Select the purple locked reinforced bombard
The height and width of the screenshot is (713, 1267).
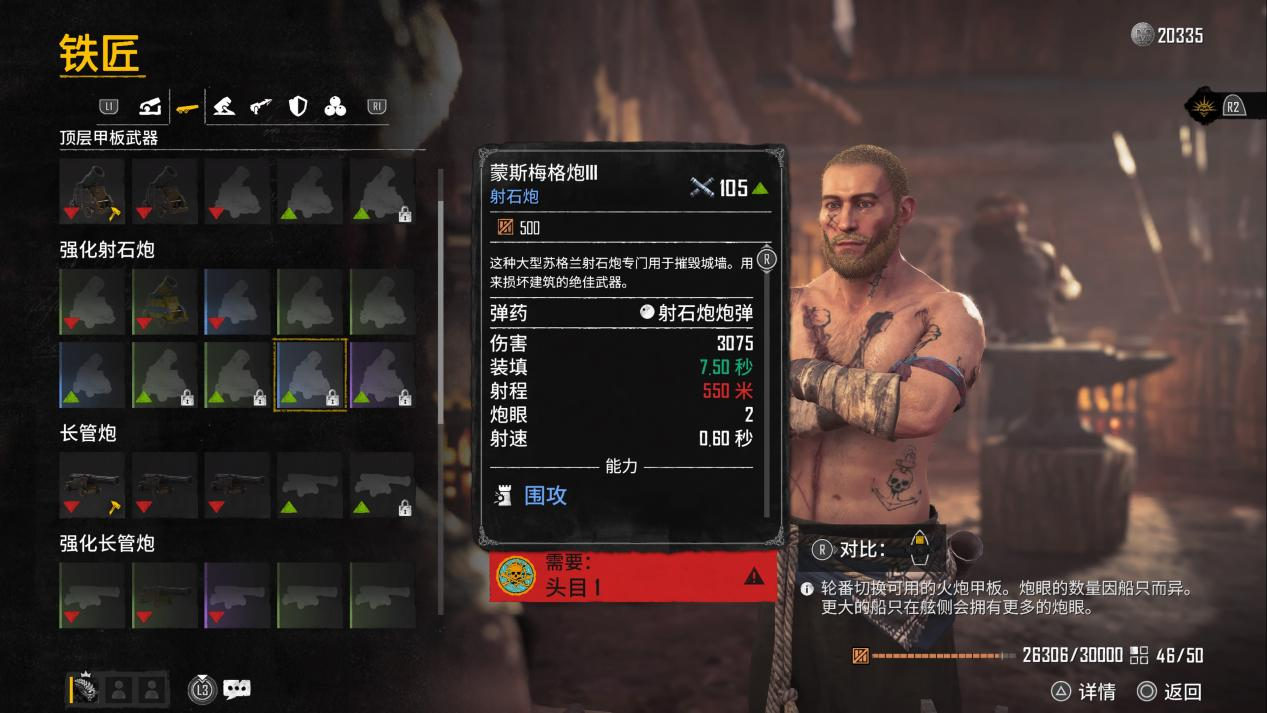click(x=382, y=374)
